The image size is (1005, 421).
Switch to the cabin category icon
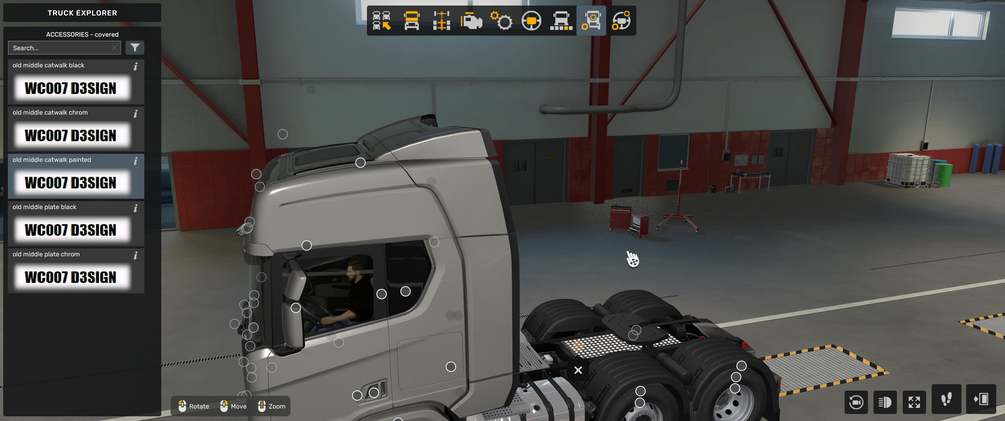(x=411, y=21)
